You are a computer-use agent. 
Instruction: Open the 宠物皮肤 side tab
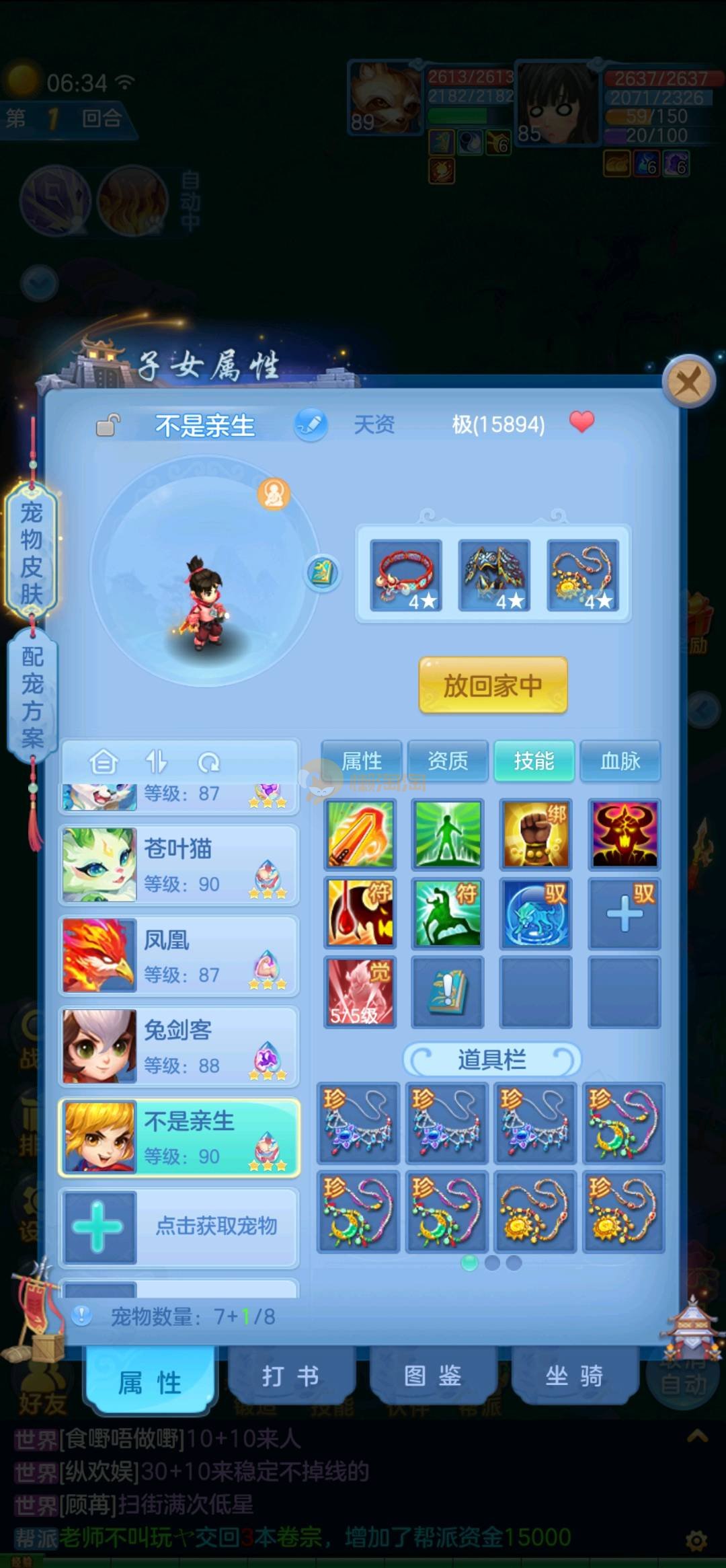tap(32, 553)
